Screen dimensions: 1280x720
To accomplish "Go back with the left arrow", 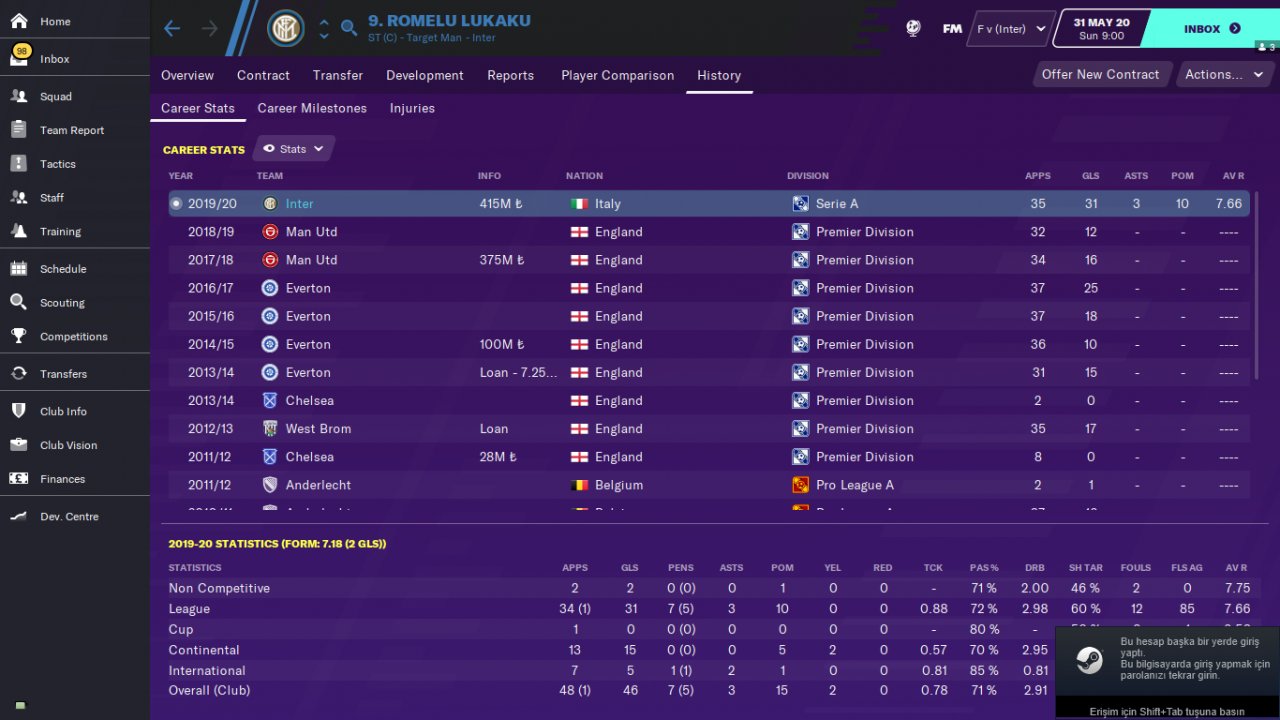I will pyautogui.click(x=172, y=28).
